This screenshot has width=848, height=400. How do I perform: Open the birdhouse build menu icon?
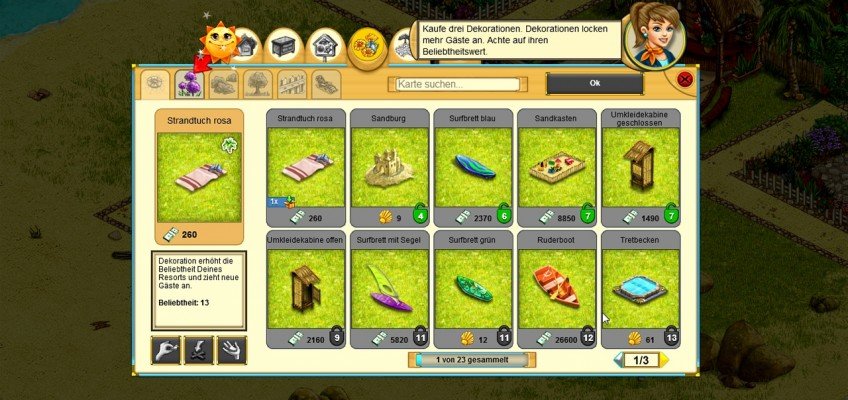pyautogui.click(x=323, y=45)
